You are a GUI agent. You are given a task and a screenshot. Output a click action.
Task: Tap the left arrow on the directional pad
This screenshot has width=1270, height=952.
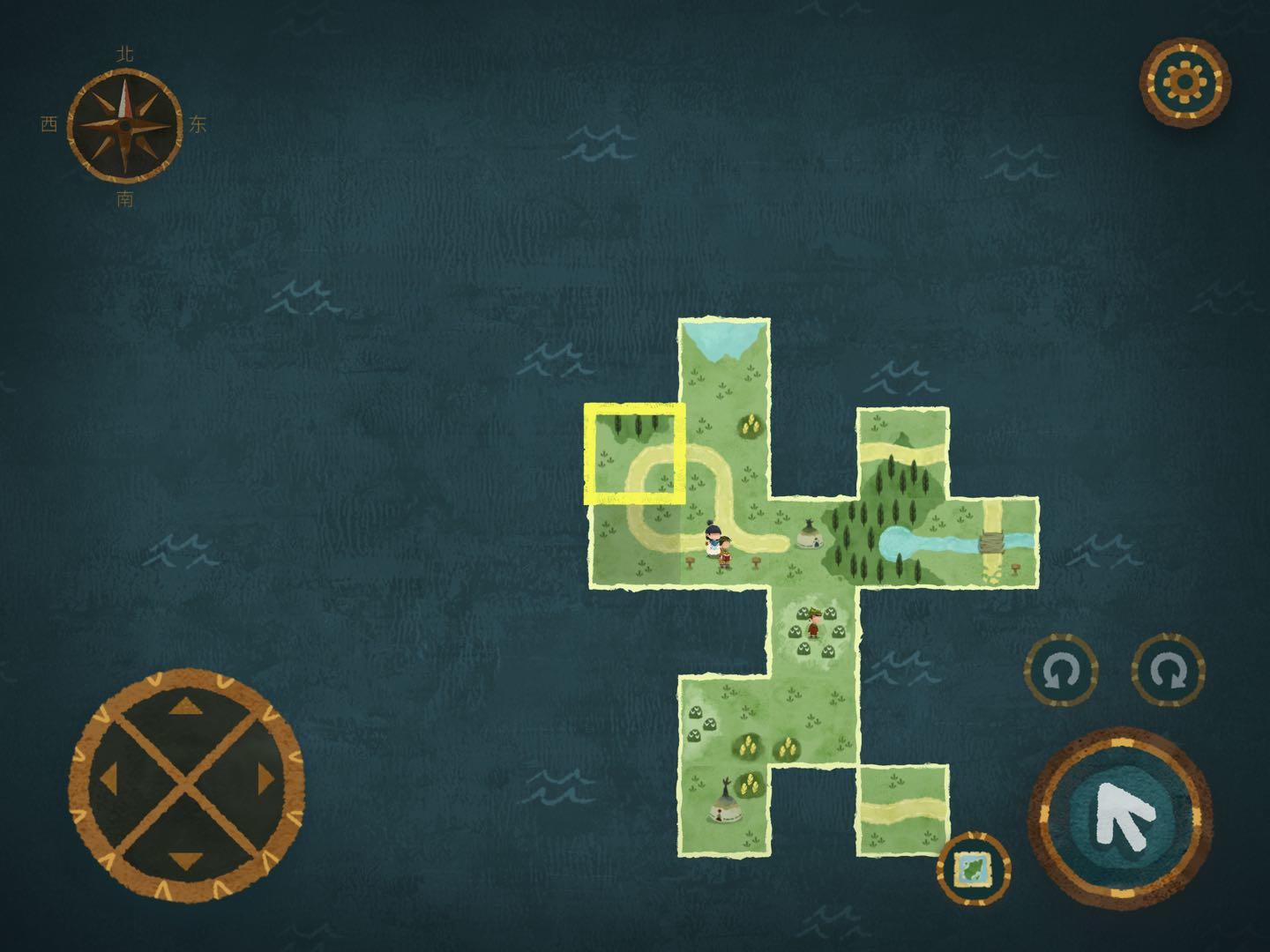click(x=109, y=779)
